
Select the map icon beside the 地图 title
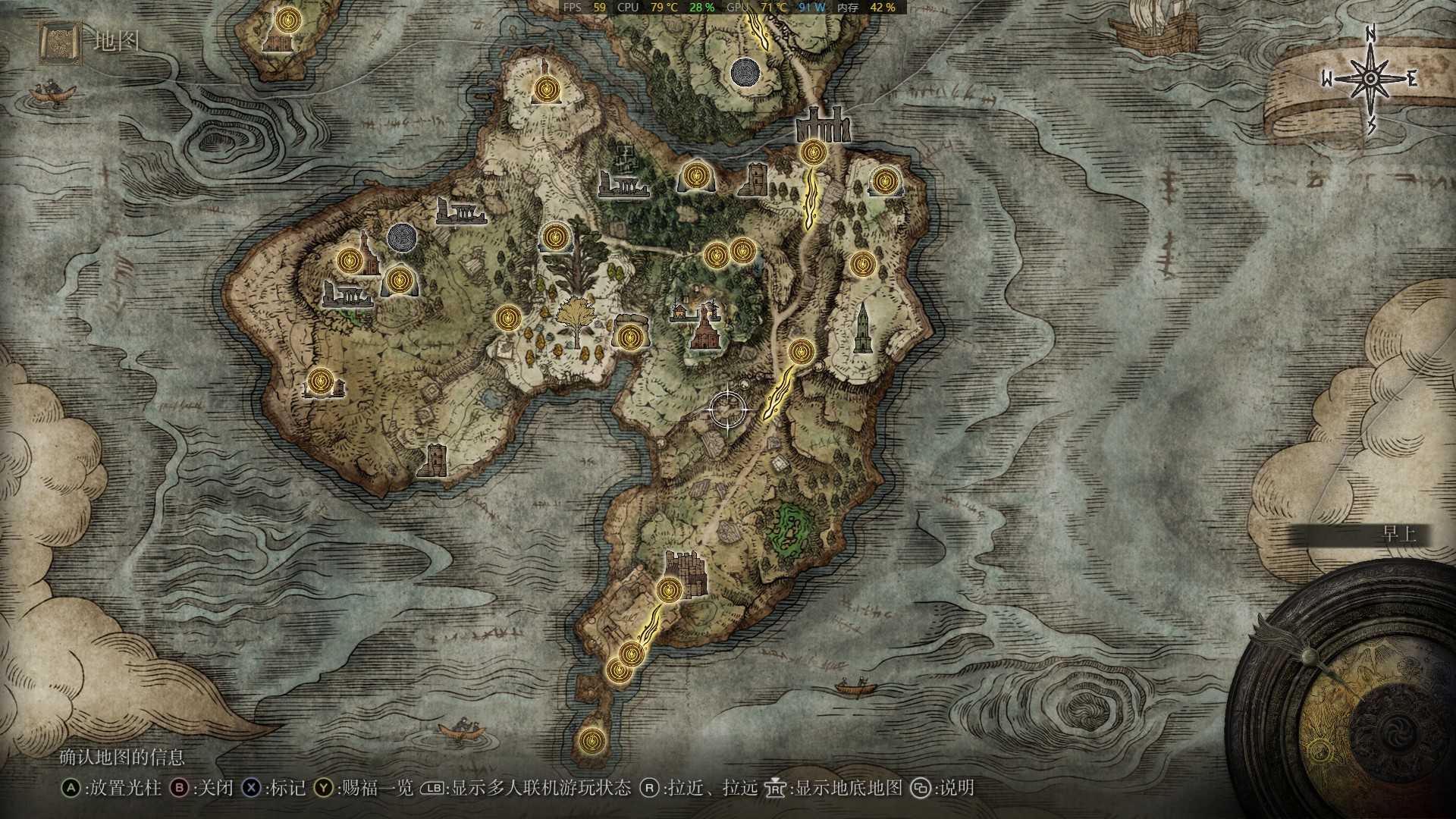click(x=60, y=42)
